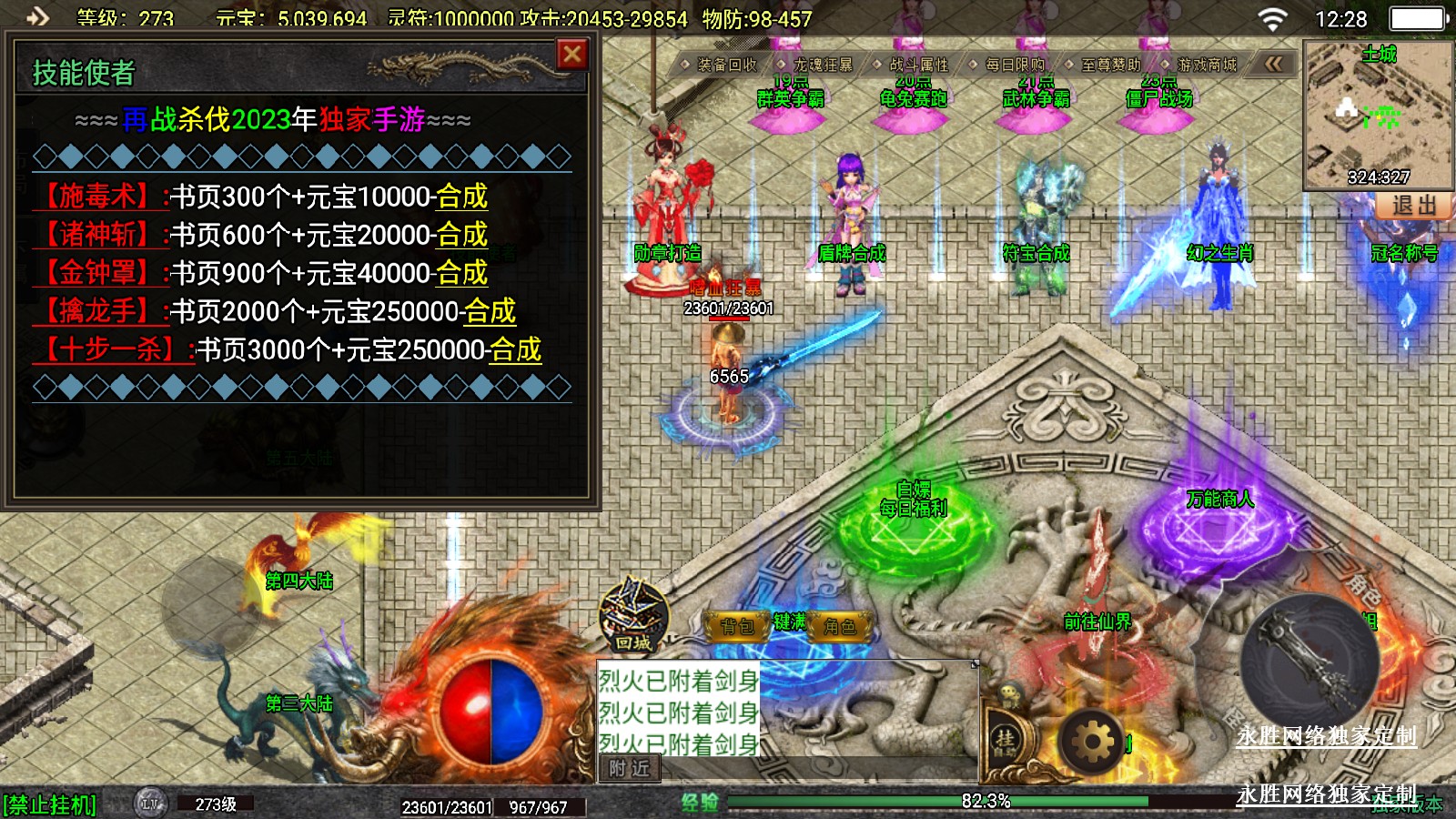Switch to the 附近 chat channel
Screen dimensions: 1456x819
pos(629,769)
